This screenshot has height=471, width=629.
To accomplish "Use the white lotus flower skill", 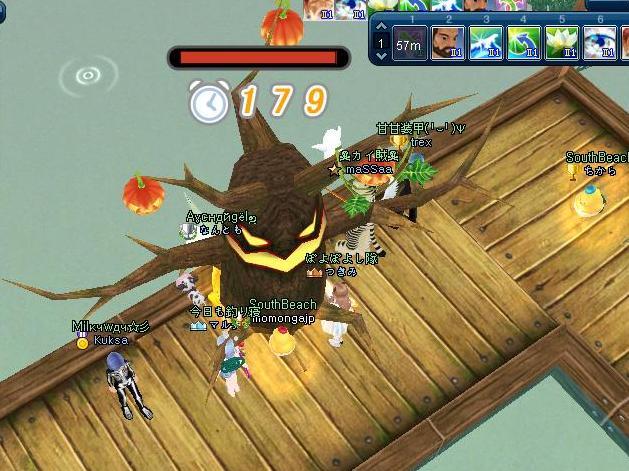I will click(x=560, y=44).
